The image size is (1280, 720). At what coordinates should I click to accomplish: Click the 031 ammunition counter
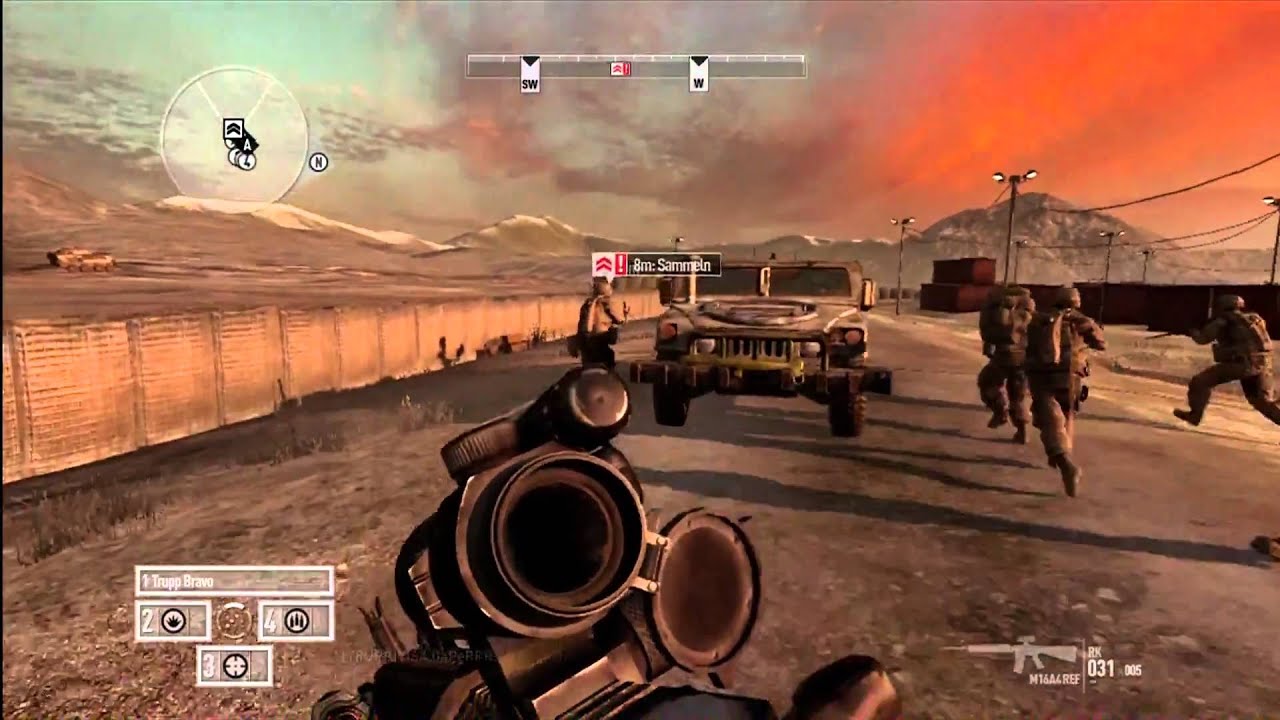1101,666
